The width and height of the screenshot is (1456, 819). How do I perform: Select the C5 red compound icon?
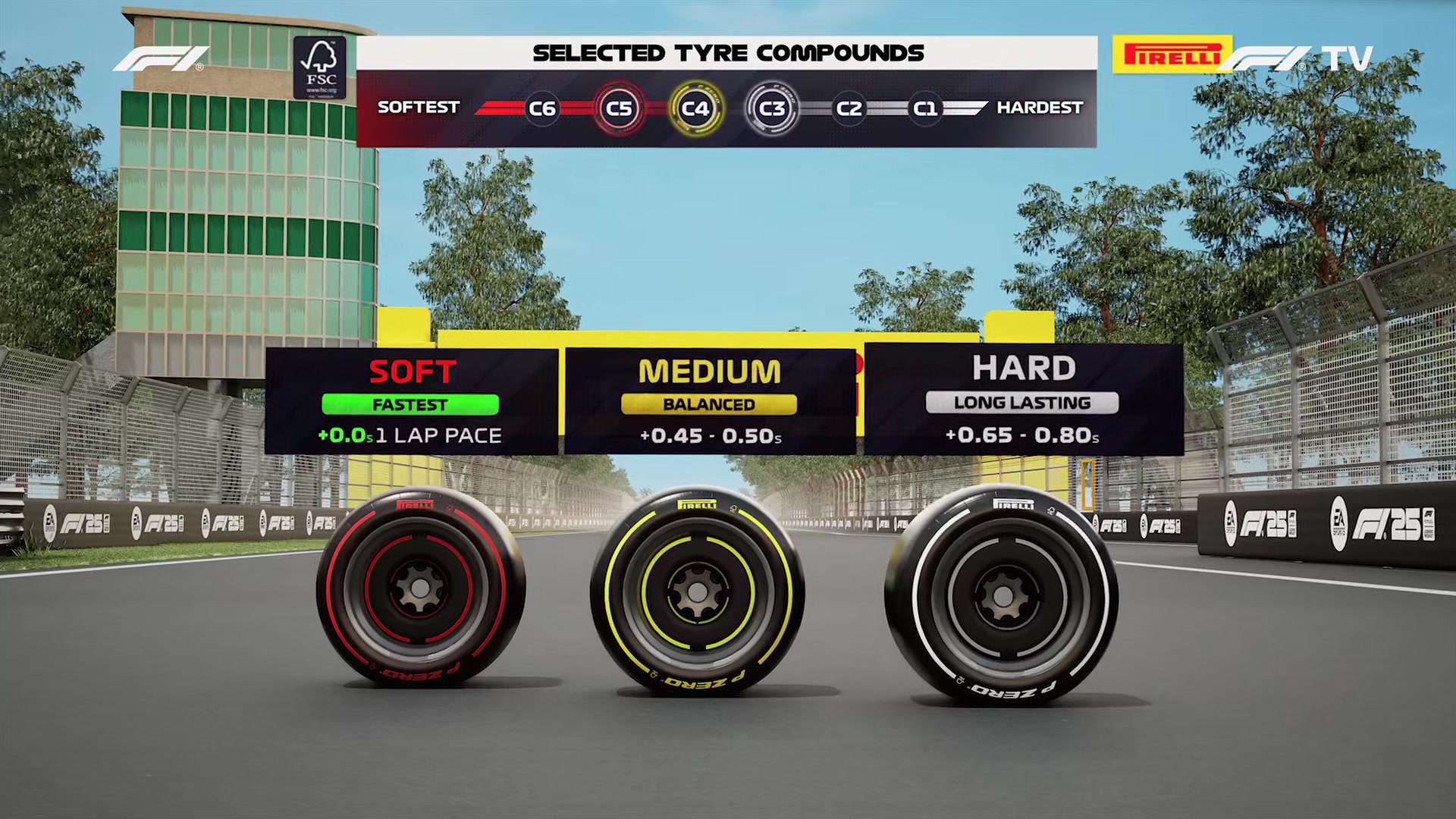620,108
